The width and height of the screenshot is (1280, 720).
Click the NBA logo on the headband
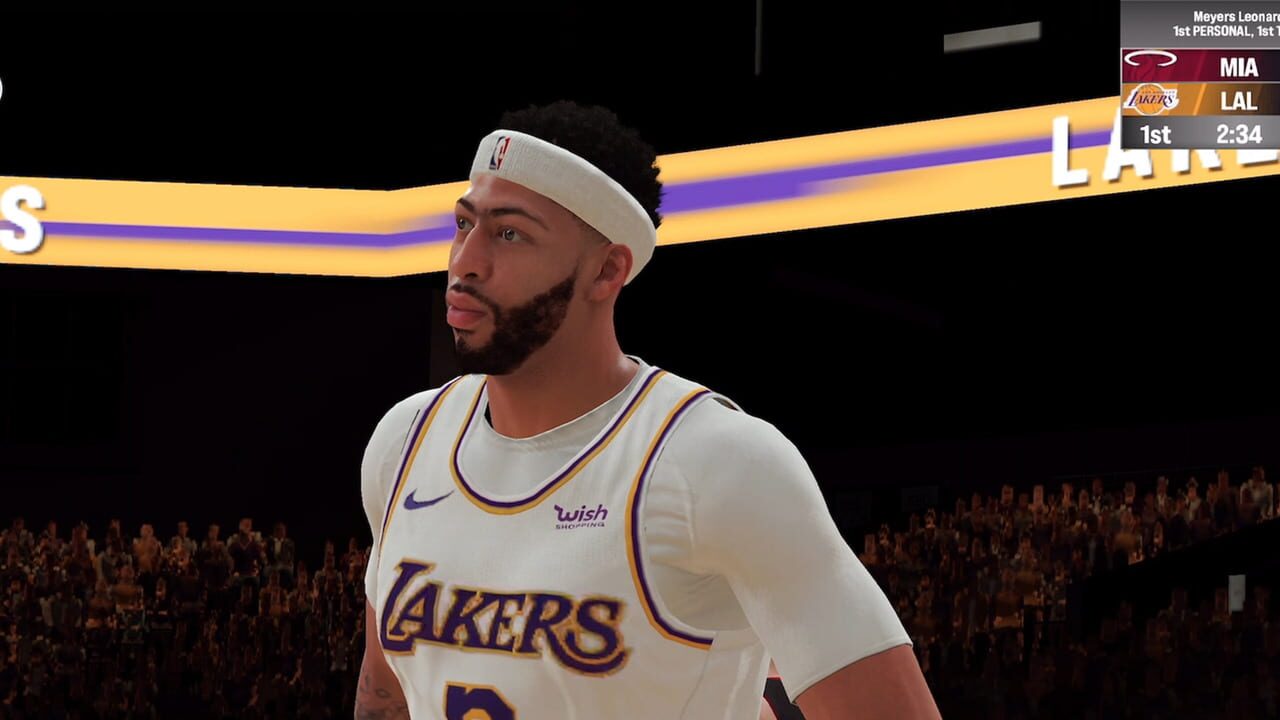point(500,150)
